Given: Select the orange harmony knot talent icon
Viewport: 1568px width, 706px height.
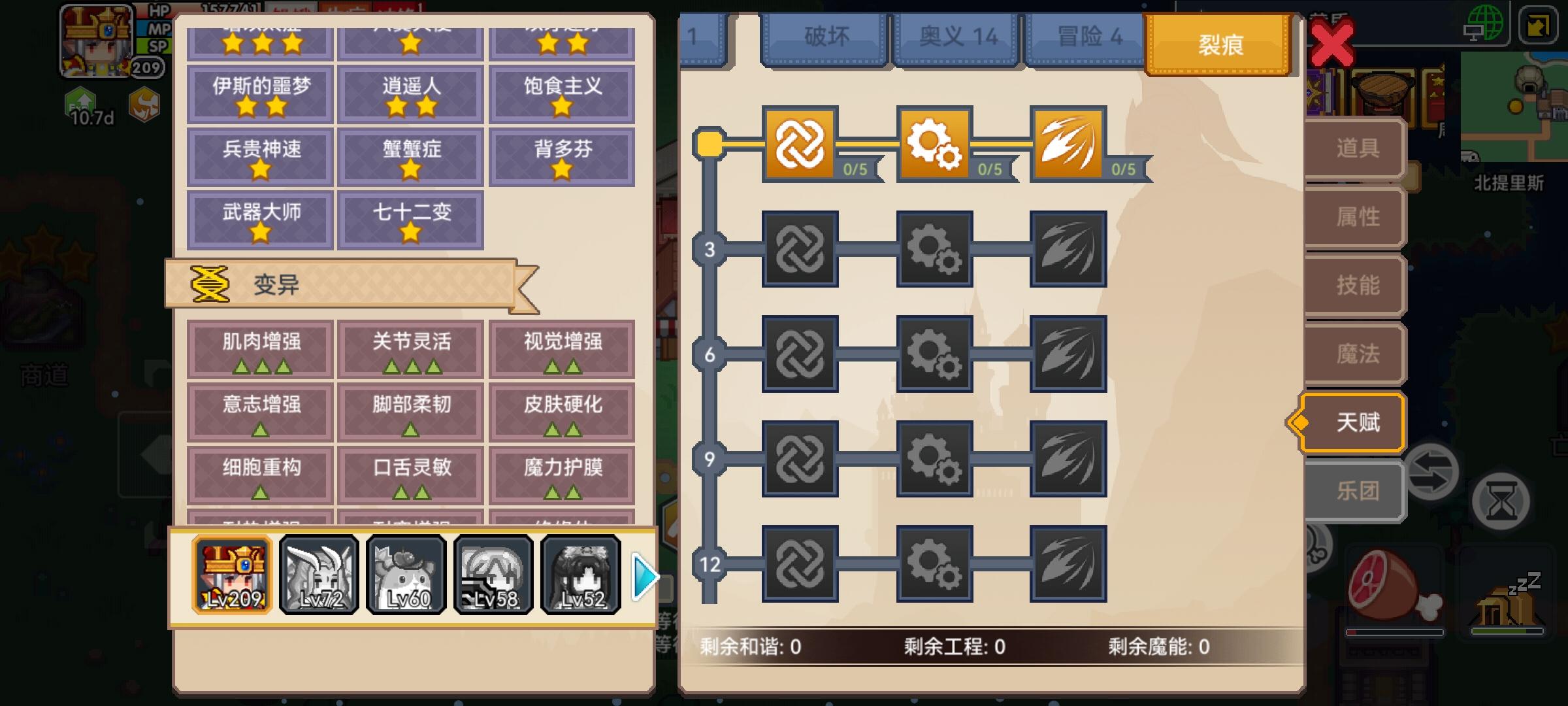Looking at the screenshot, I should 800,145.
